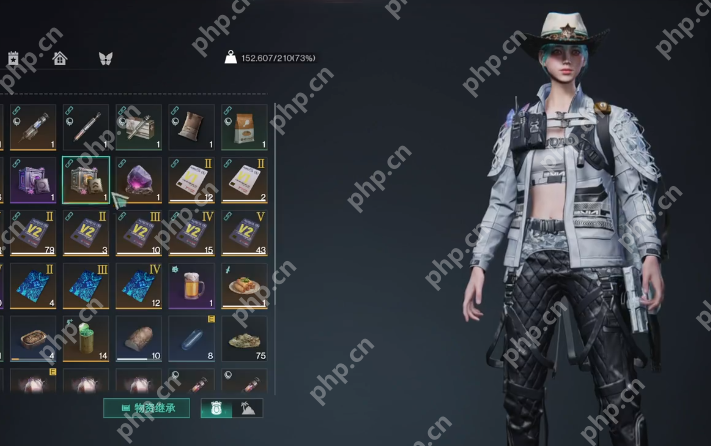The image size is (711, 446).
Task: Open the house icon tab
Action: click(60, 58)
